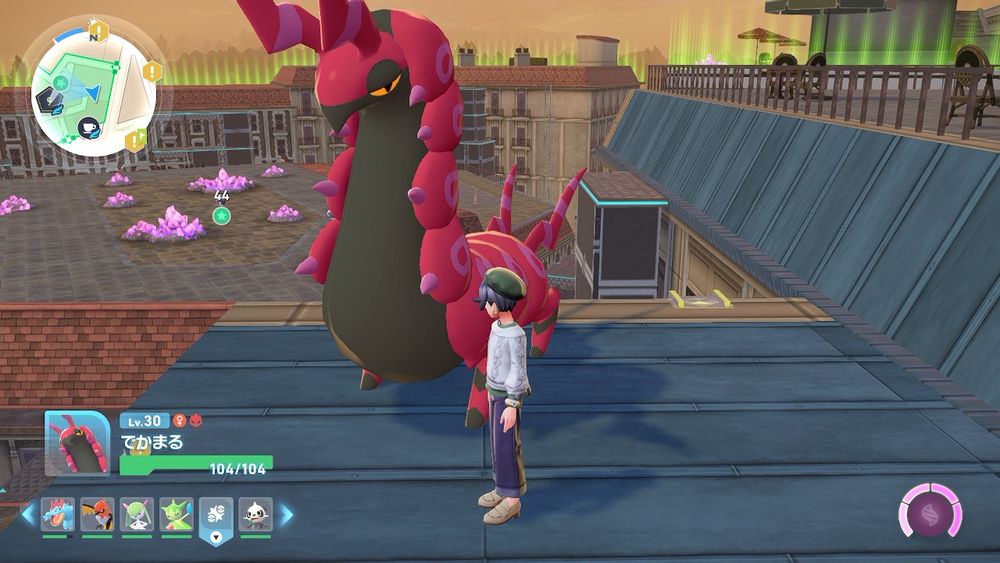Image resolution: width=1000 pixels, height=563 pixels.
Task: Click the left party scroll arrow
Action: (x=28, y=515)
